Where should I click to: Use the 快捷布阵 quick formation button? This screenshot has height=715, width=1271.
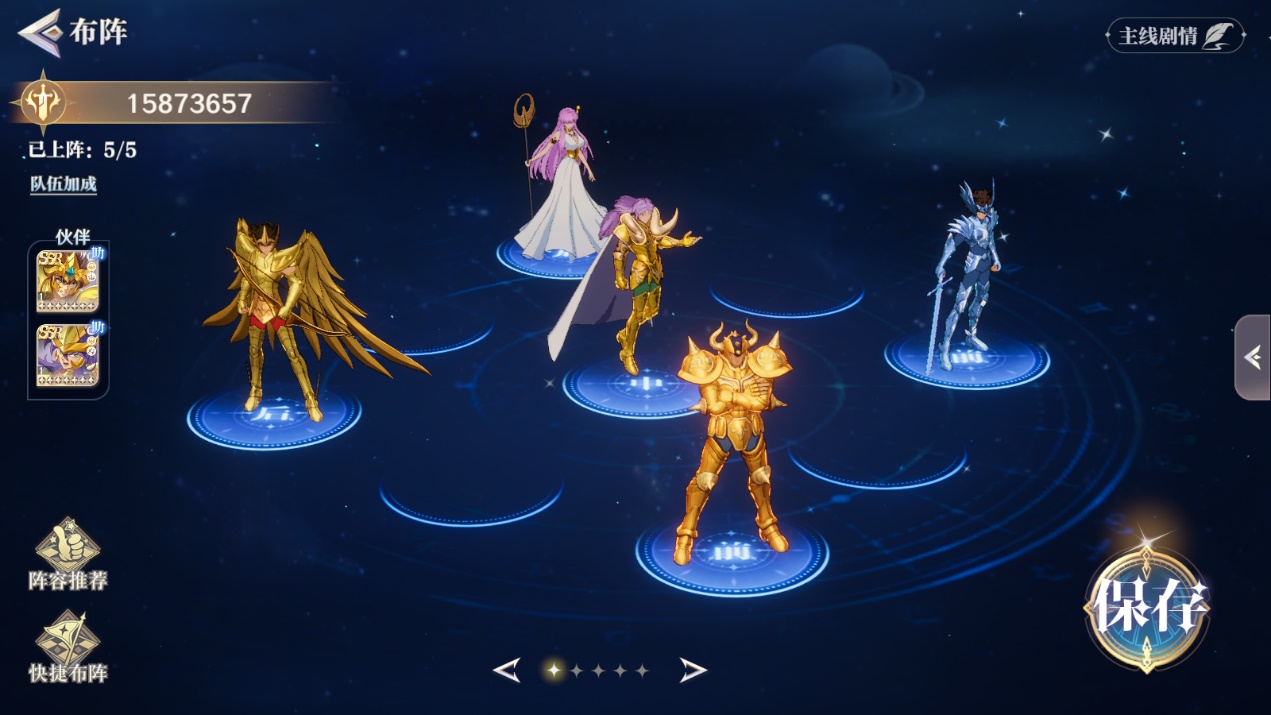tap(68, 647)
